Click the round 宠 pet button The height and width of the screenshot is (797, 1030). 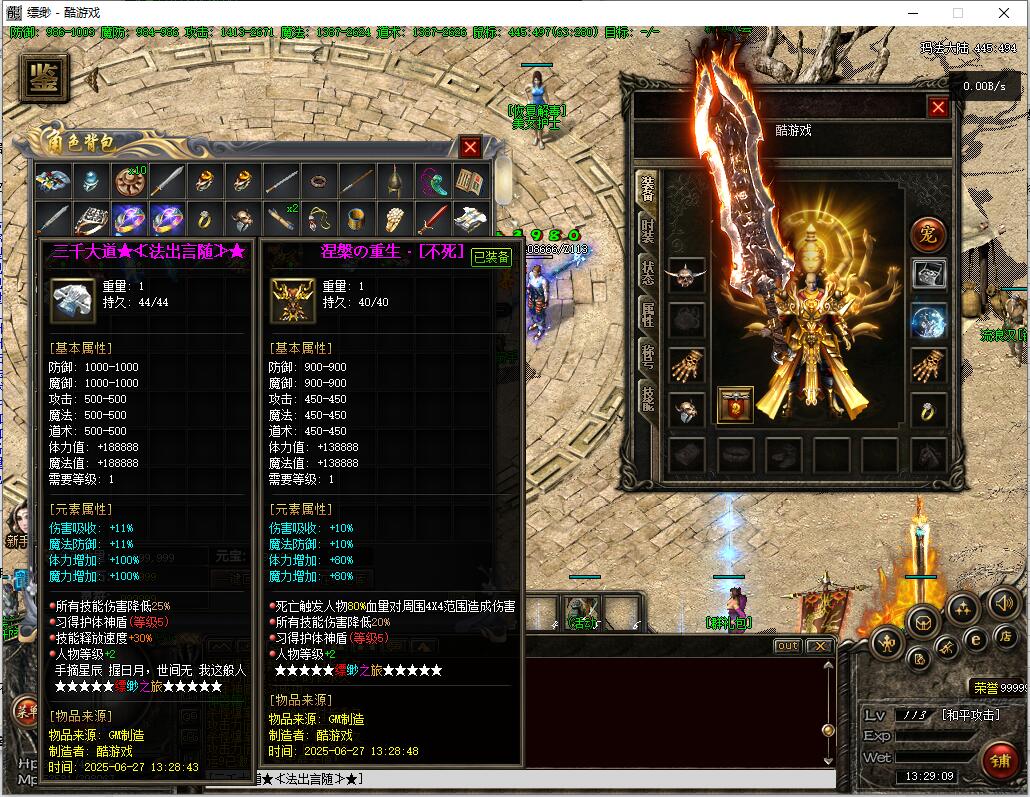point(927,234)
